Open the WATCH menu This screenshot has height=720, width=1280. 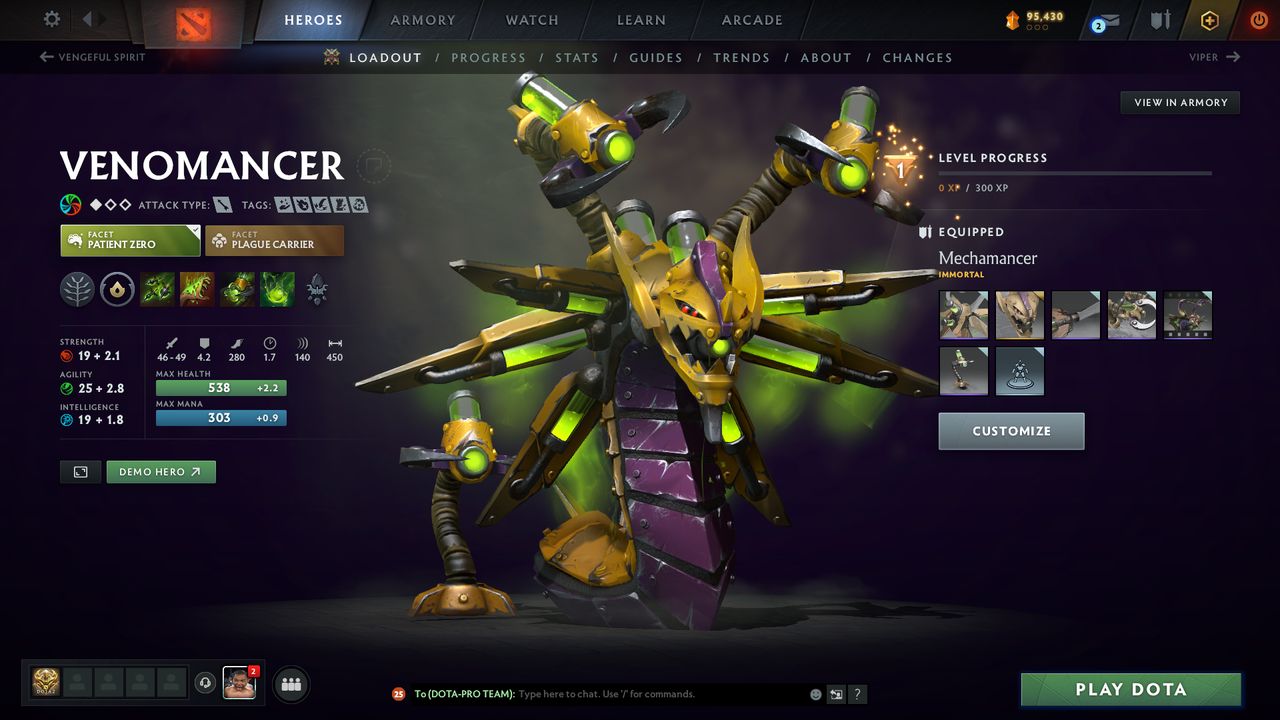(531, 19)
